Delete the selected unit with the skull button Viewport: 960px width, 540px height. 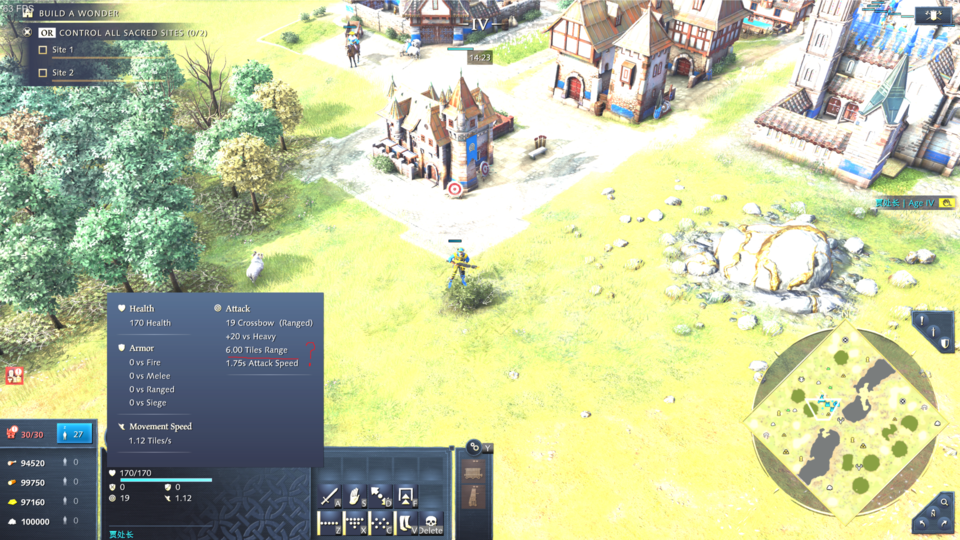tap(431, 522)
